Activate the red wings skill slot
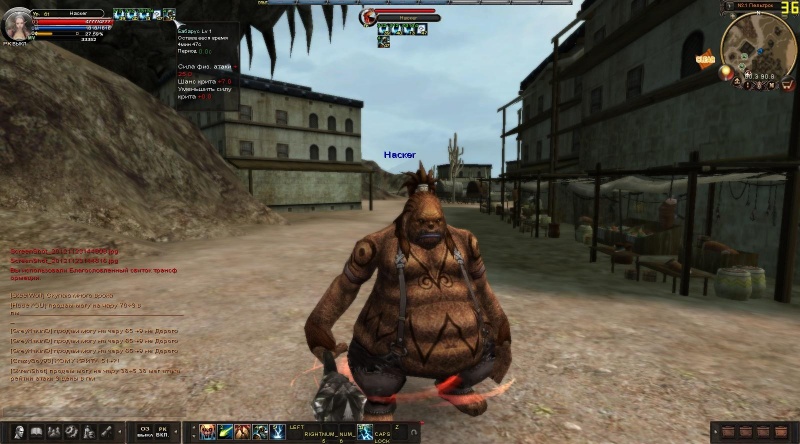The width and height of the screenshot is (800, 444). [244, 431]
